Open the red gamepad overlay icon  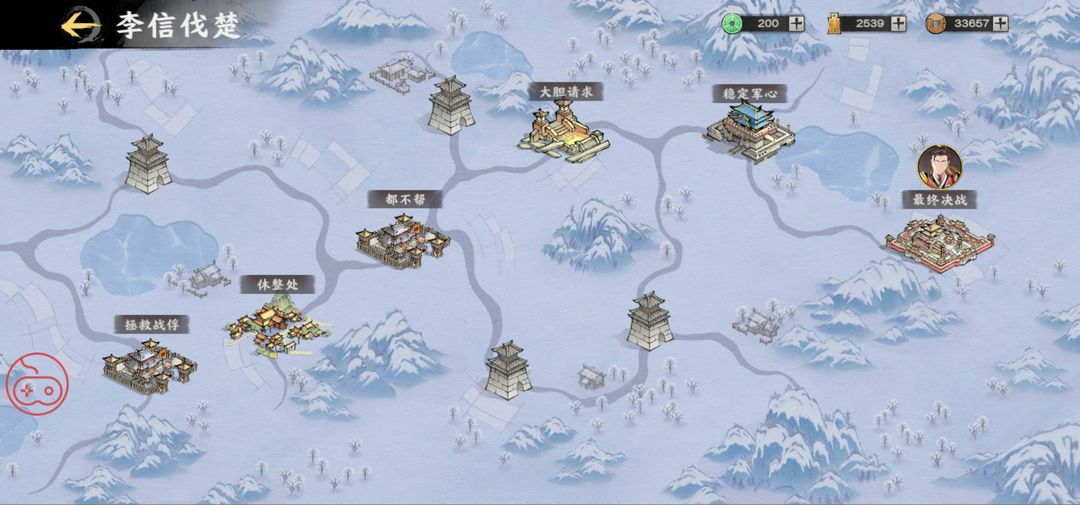click(x=37, y=383)
